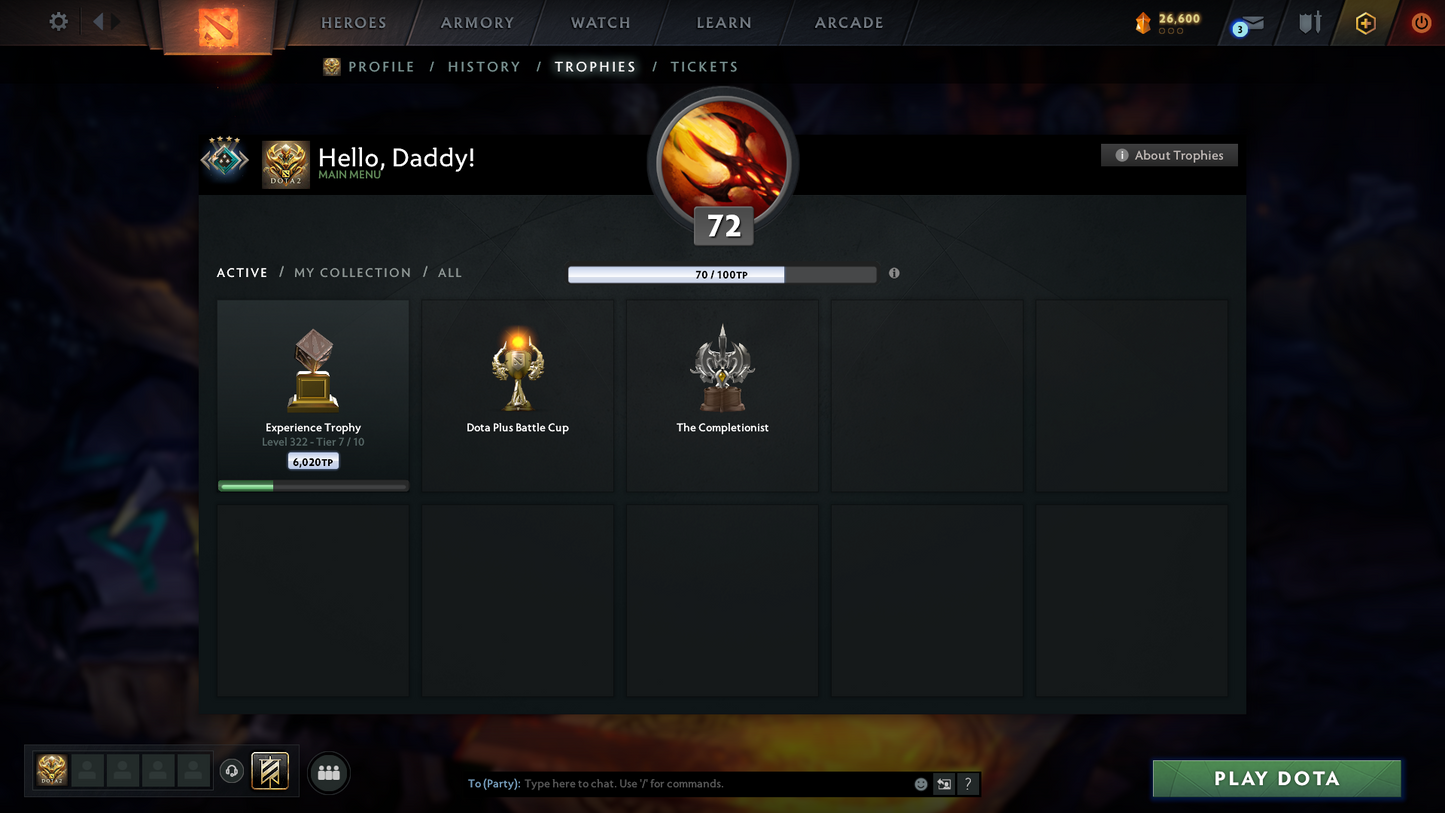The height and width of the screenshot is (813, 1445).
Task: Click the About Trophies button
Action: click(1169, 155)
